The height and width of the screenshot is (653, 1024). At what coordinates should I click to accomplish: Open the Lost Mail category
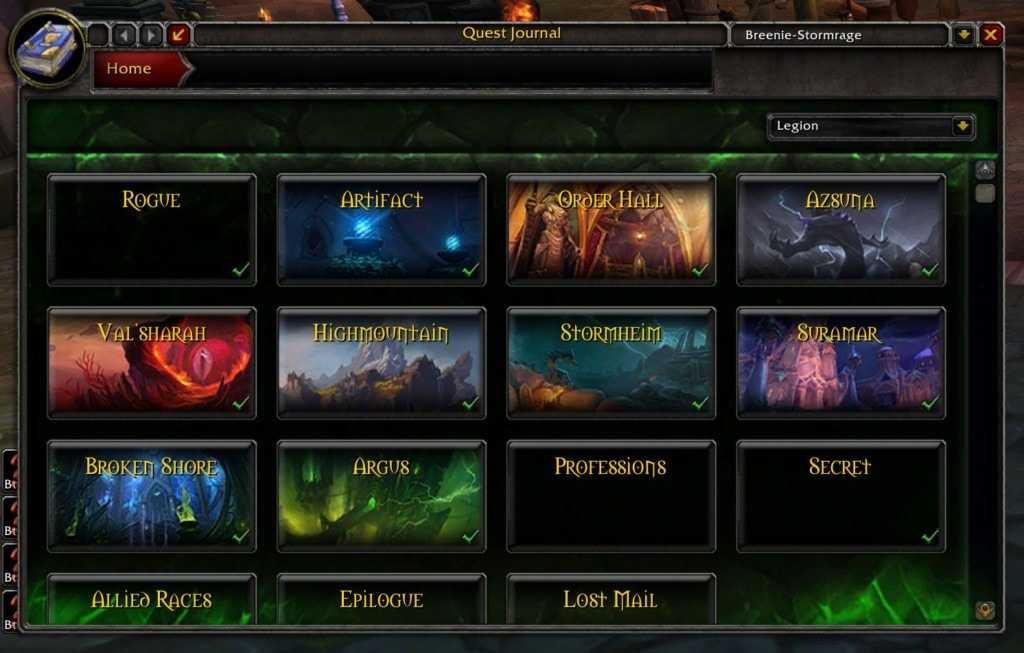pyautogui.click(x=611, y=600)
